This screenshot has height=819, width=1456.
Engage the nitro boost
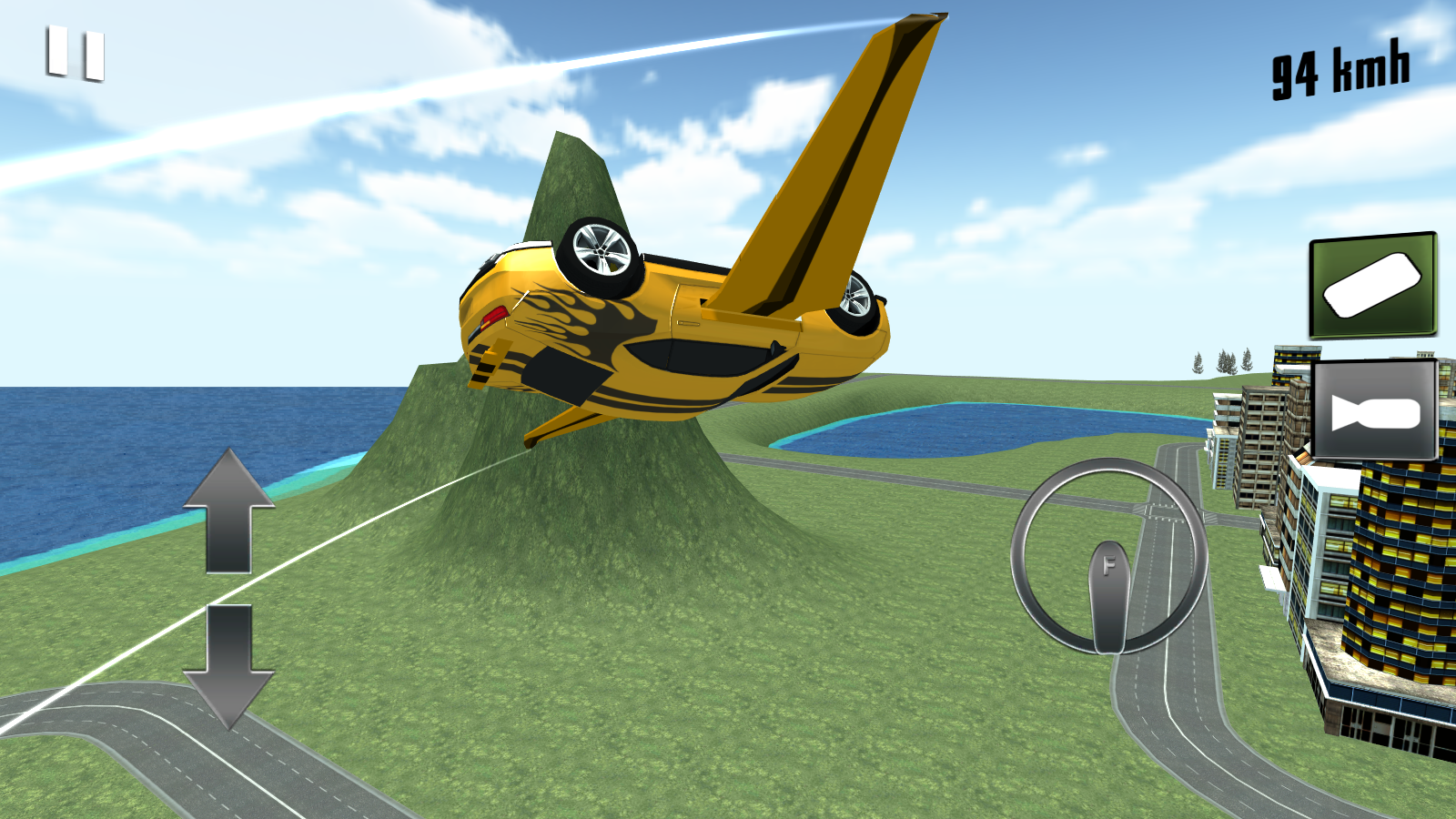tap(1372, 285)
